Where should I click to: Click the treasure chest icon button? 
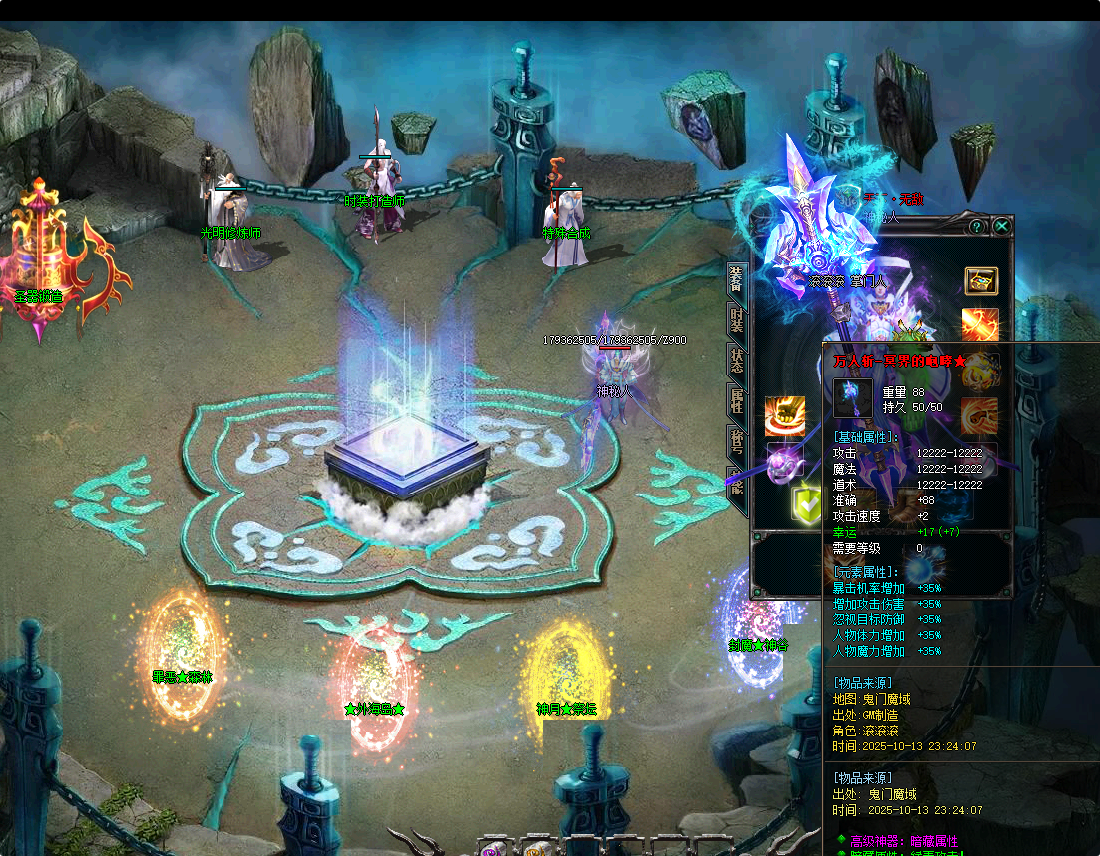980,280
